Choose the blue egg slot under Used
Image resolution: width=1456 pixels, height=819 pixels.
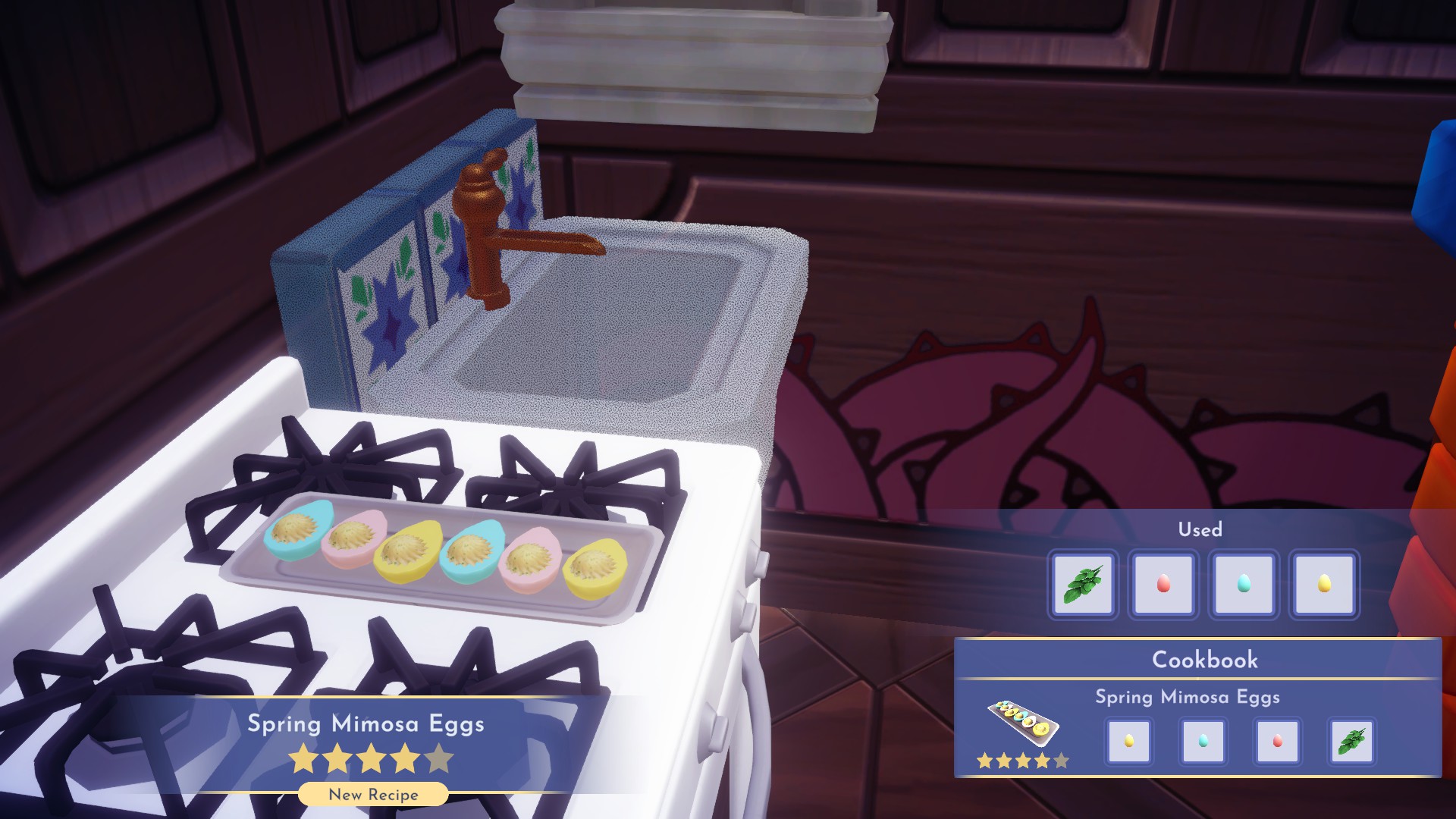pyautogui.click(x=1244, y=584)
